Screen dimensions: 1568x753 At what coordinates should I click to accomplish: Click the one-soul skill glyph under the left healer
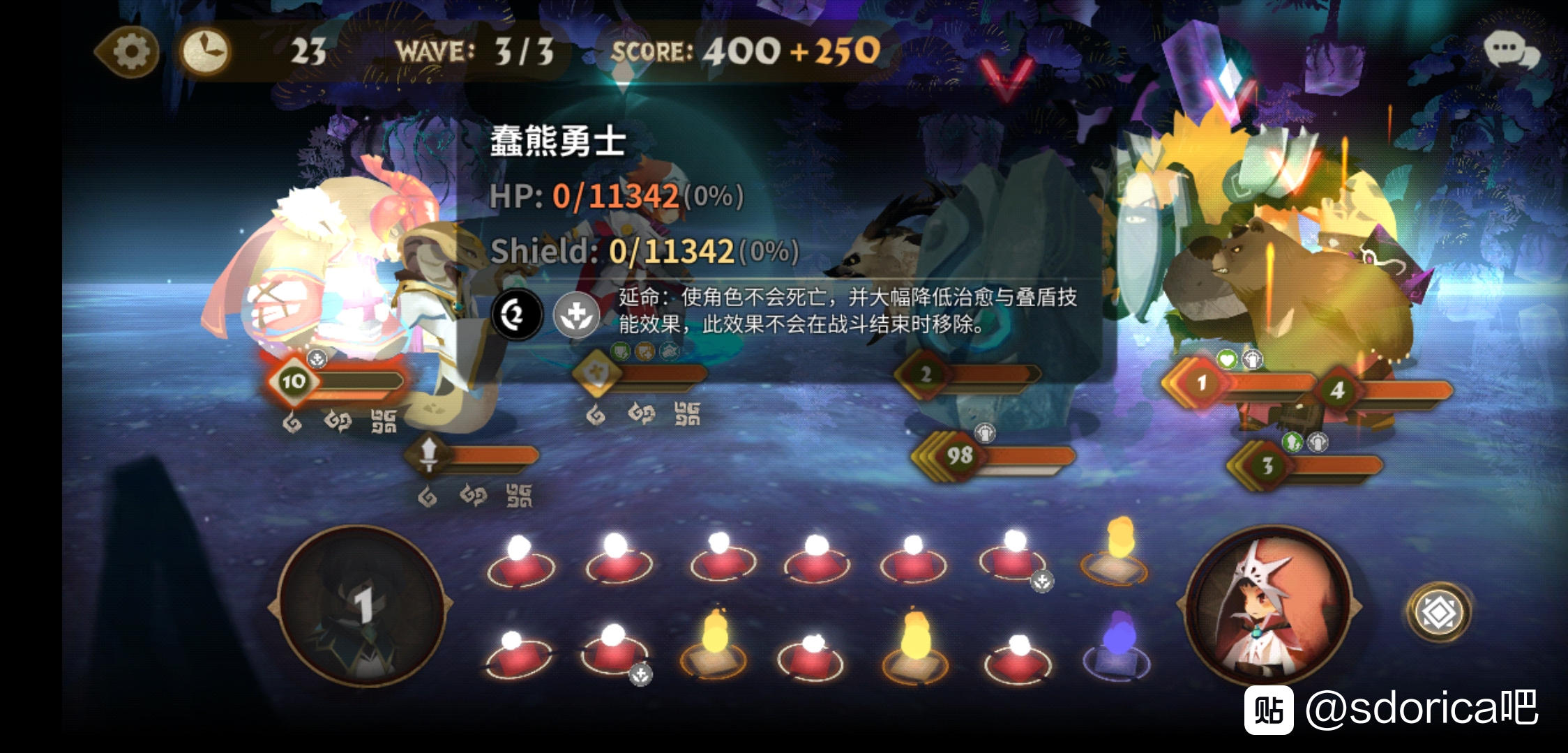[292, 421]
